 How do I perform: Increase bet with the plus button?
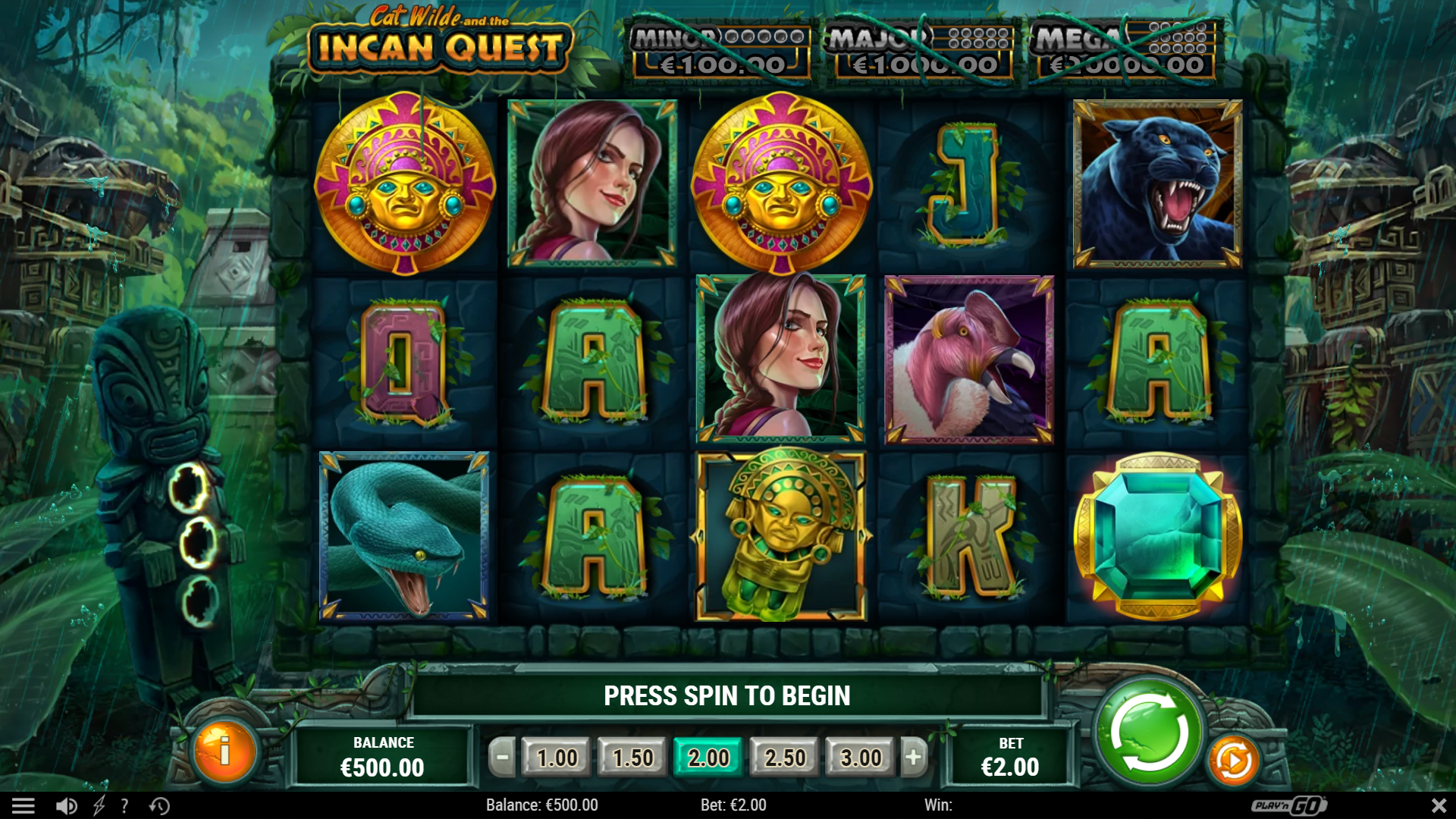pos(914,757)
